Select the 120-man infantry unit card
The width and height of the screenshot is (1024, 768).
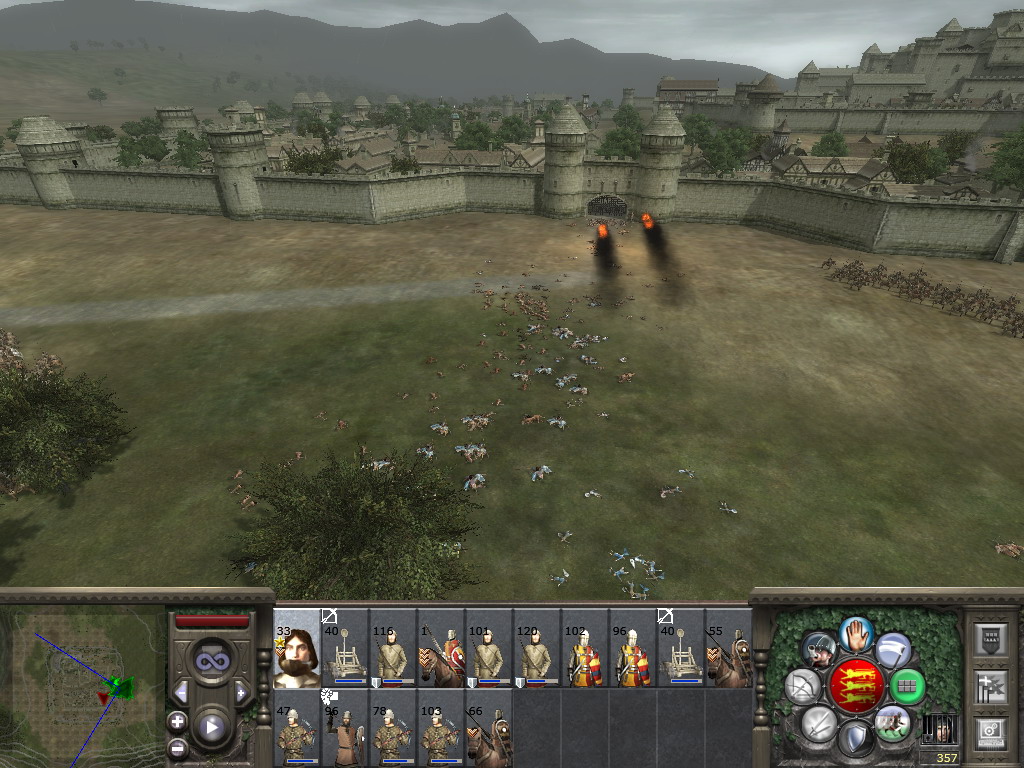click(537, 648)
